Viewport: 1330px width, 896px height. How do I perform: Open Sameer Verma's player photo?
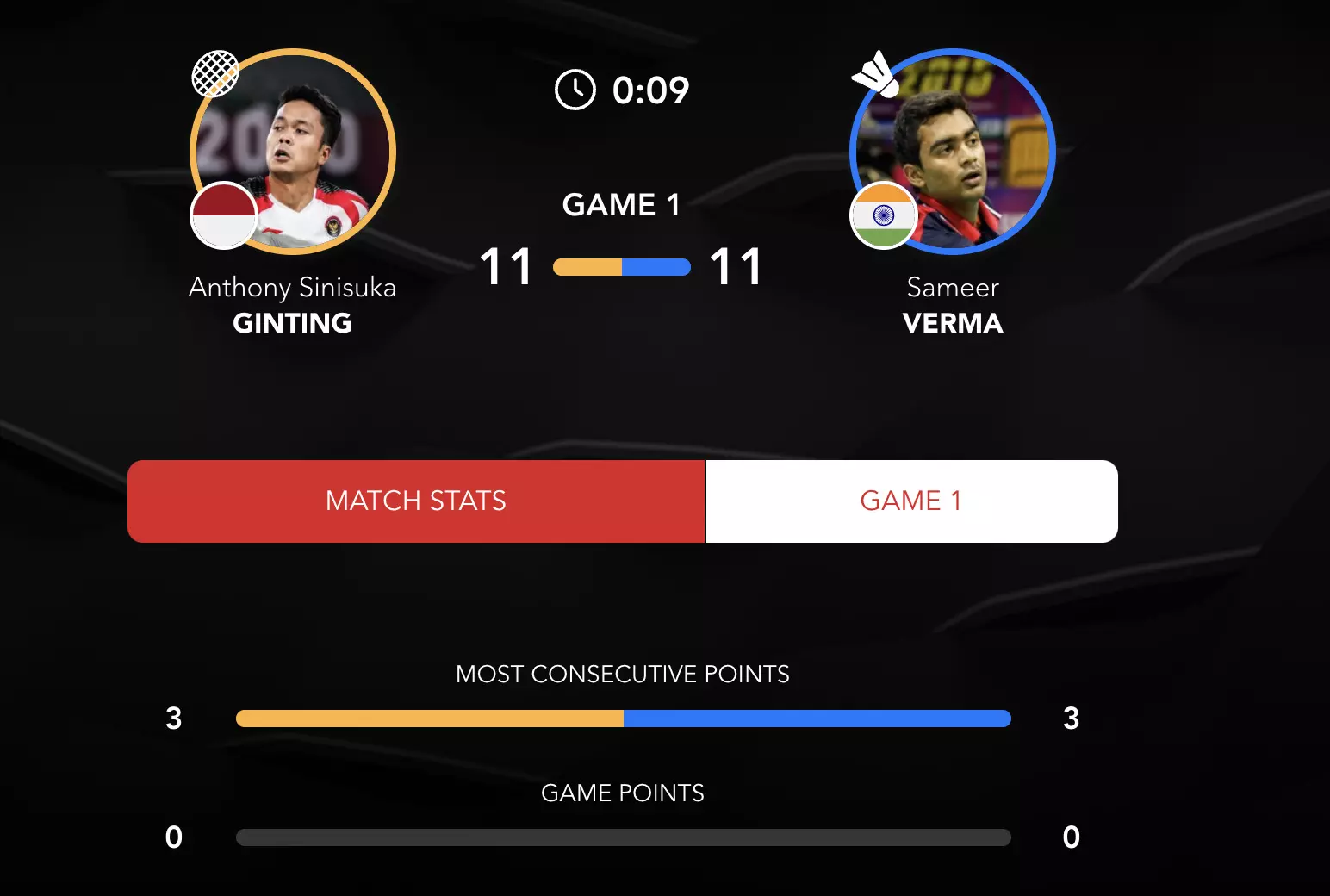pyautogui.click(x=953, y=152)
